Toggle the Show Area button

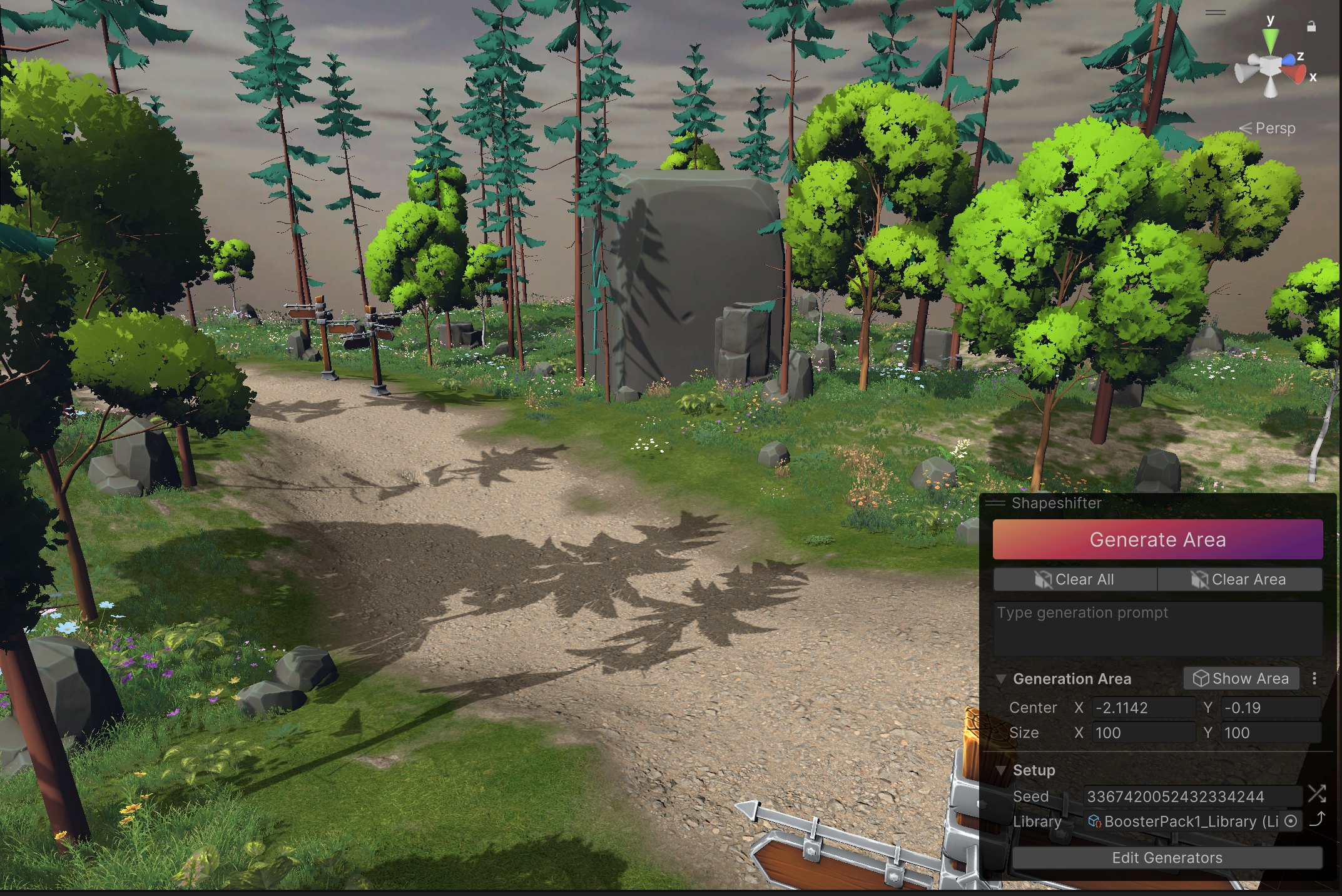(1241, 678)
